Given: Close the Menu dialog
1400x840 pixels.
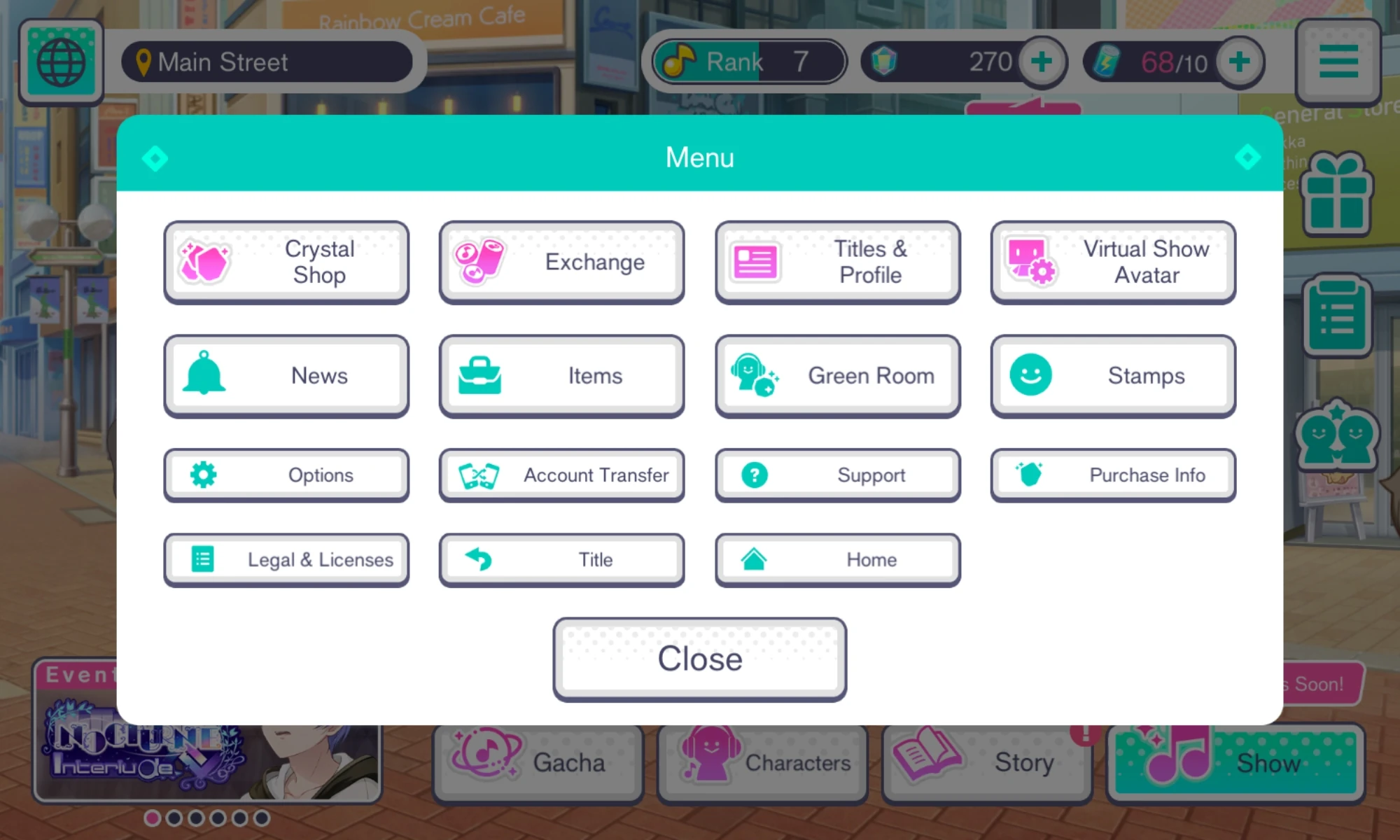Looking at the screenshot, I should pos(699,658).
